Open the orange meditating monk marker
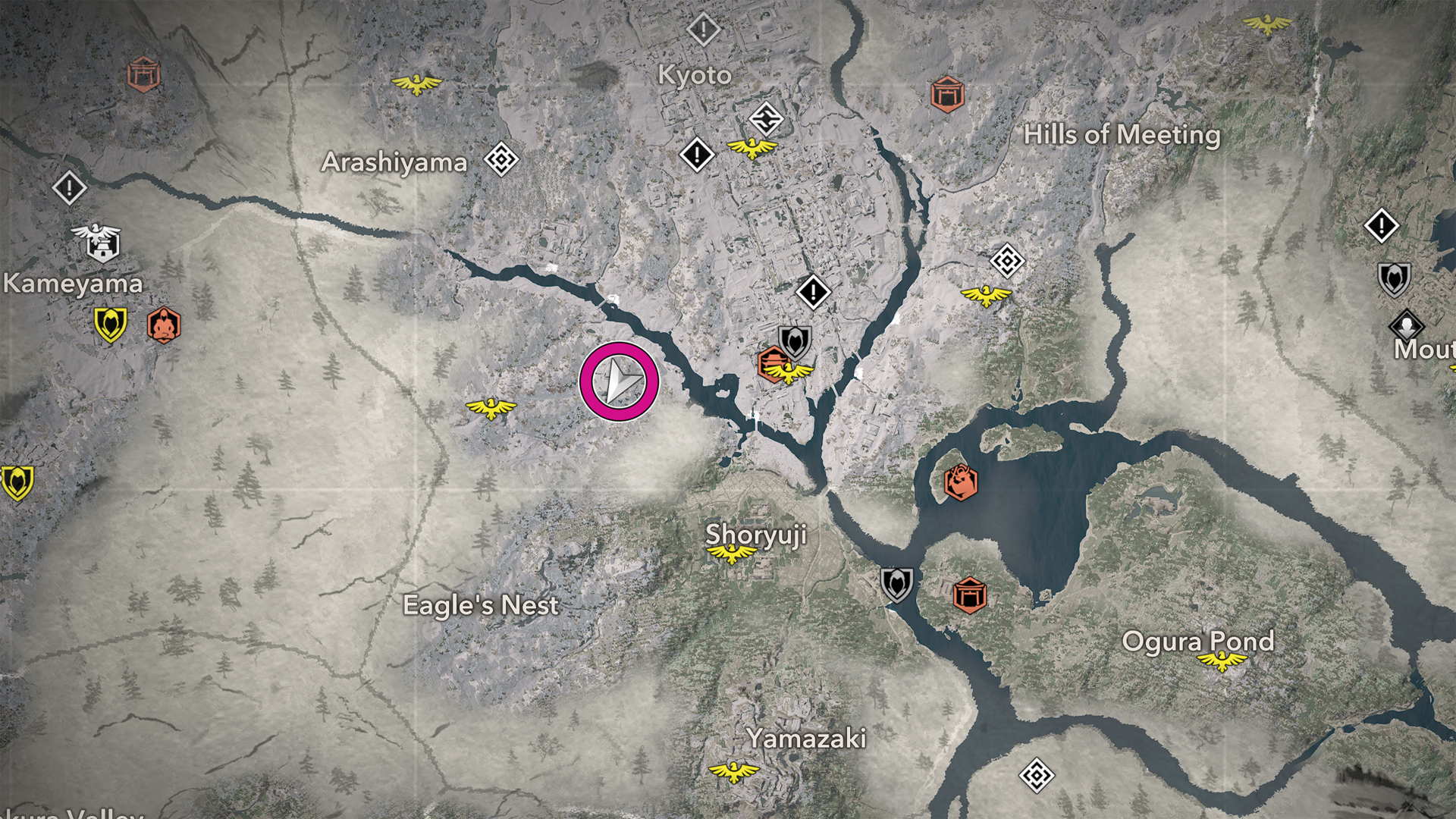 point(163,325)
